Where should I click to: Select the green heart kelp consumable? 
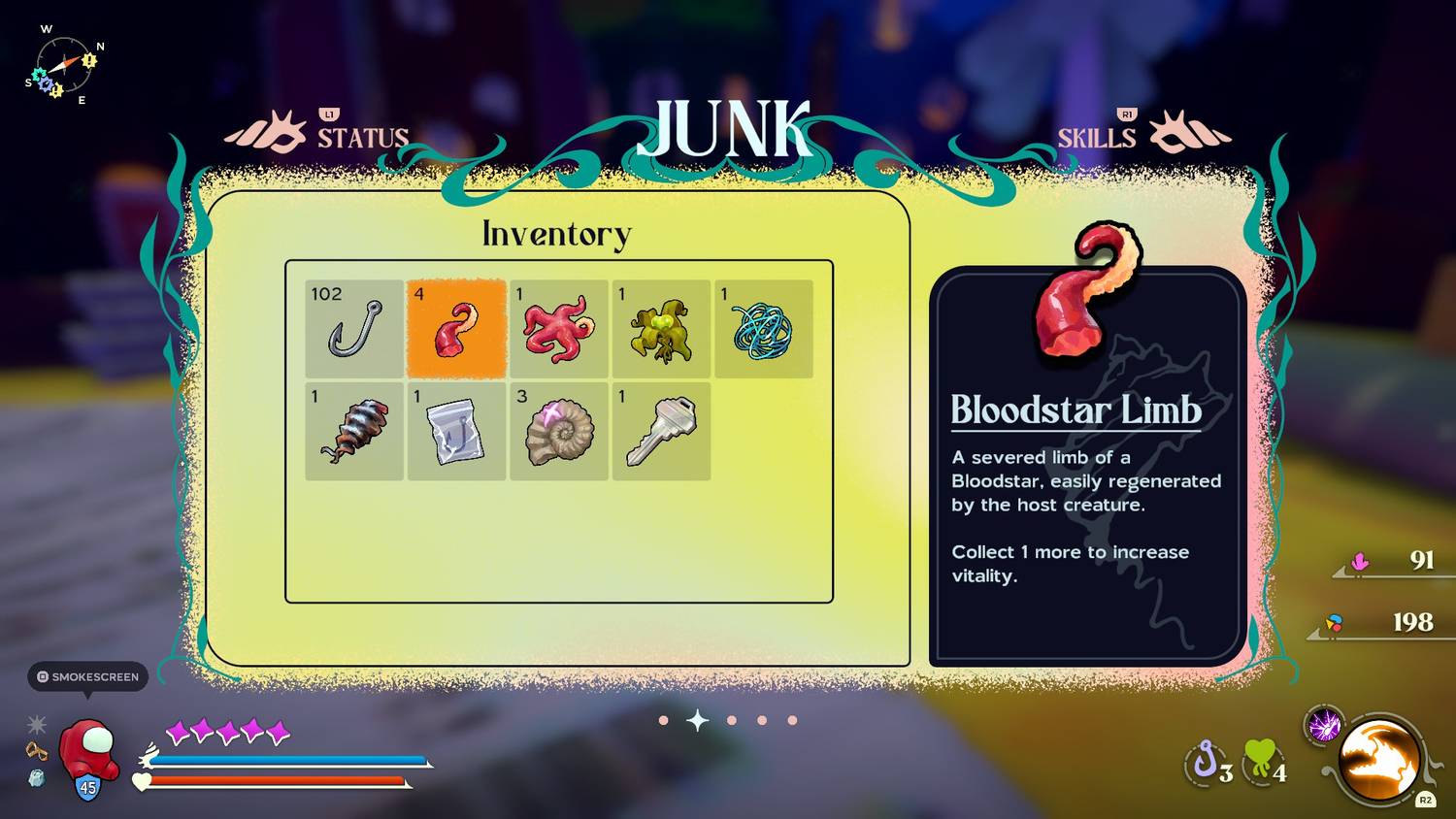(x=1261, y=759)
